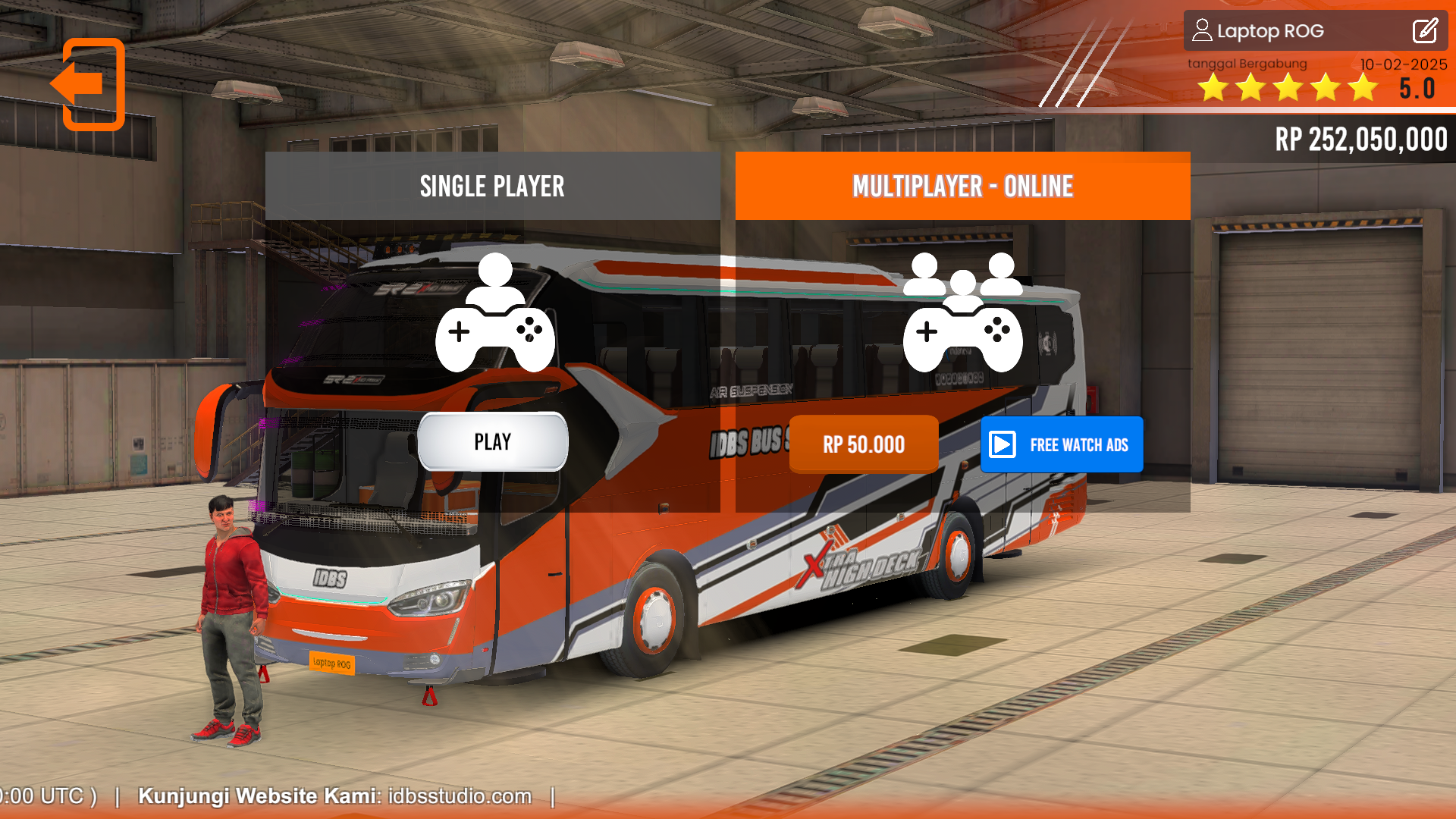
Task: Click the RP 50.000 payment button
Action: point(863,444)
